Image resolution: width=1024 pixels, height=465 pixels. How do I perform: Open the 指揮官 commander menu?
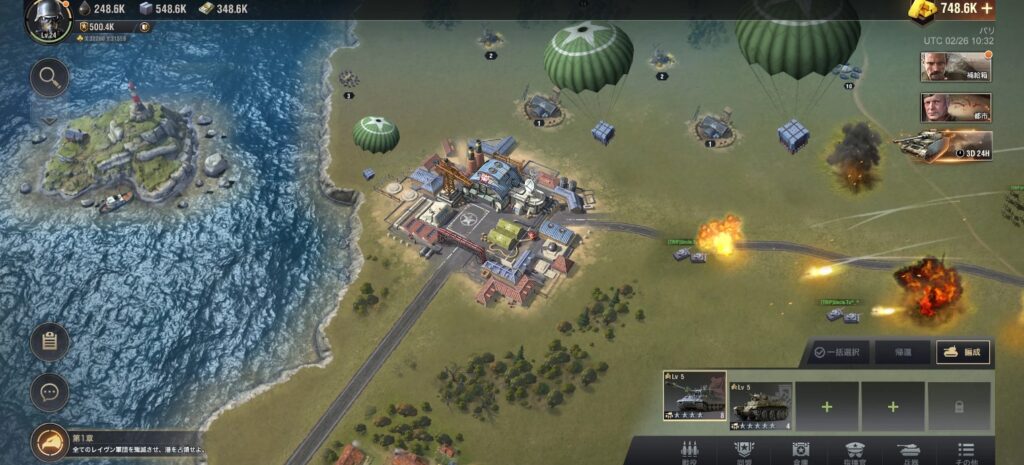854,451
